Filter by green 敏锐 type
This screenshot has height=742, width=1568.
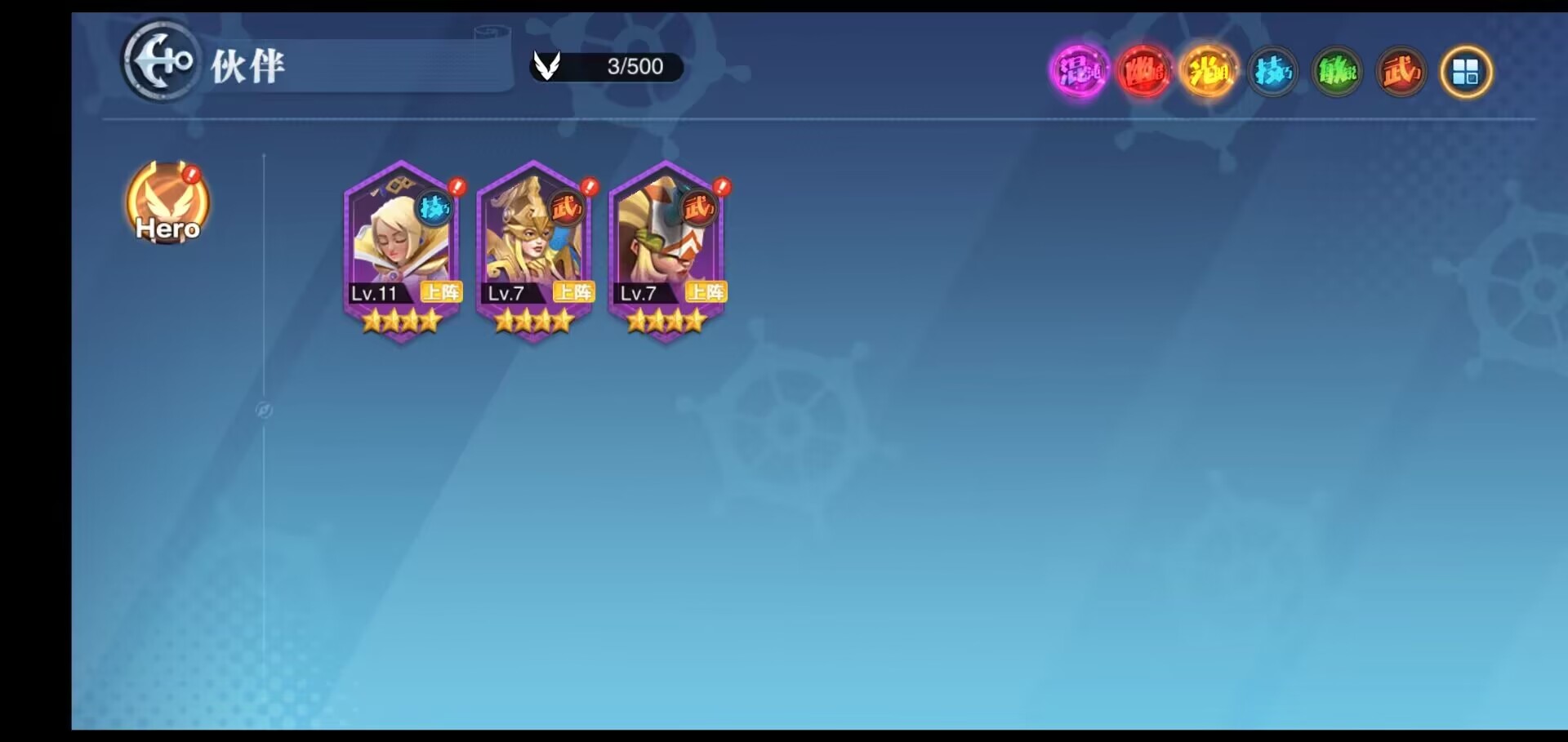1337,72
